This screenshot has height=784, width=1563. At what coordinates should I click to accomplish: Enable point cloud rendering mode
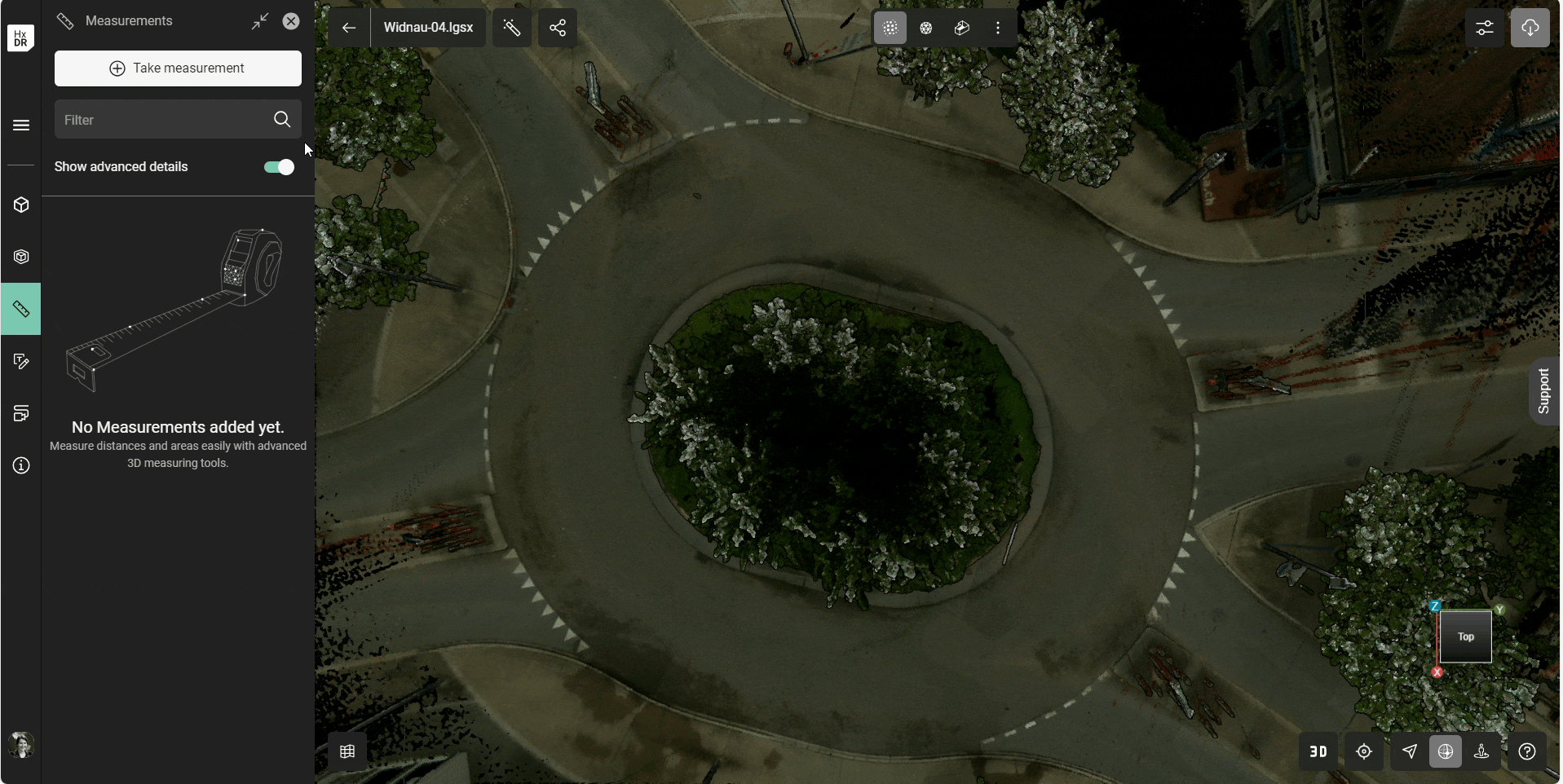point(890,27)
